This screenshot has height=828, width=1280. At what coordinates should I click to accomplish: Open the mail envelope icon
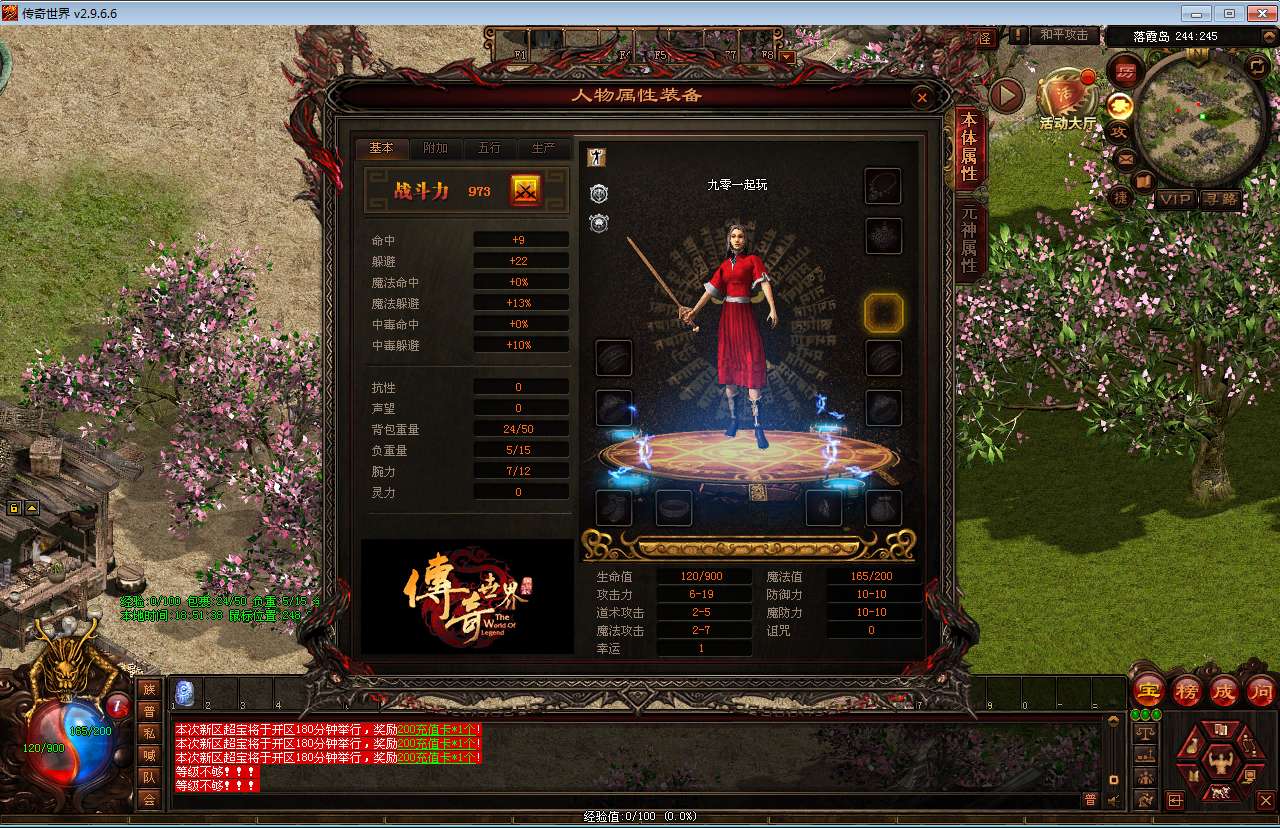(x=1123, y=160)
